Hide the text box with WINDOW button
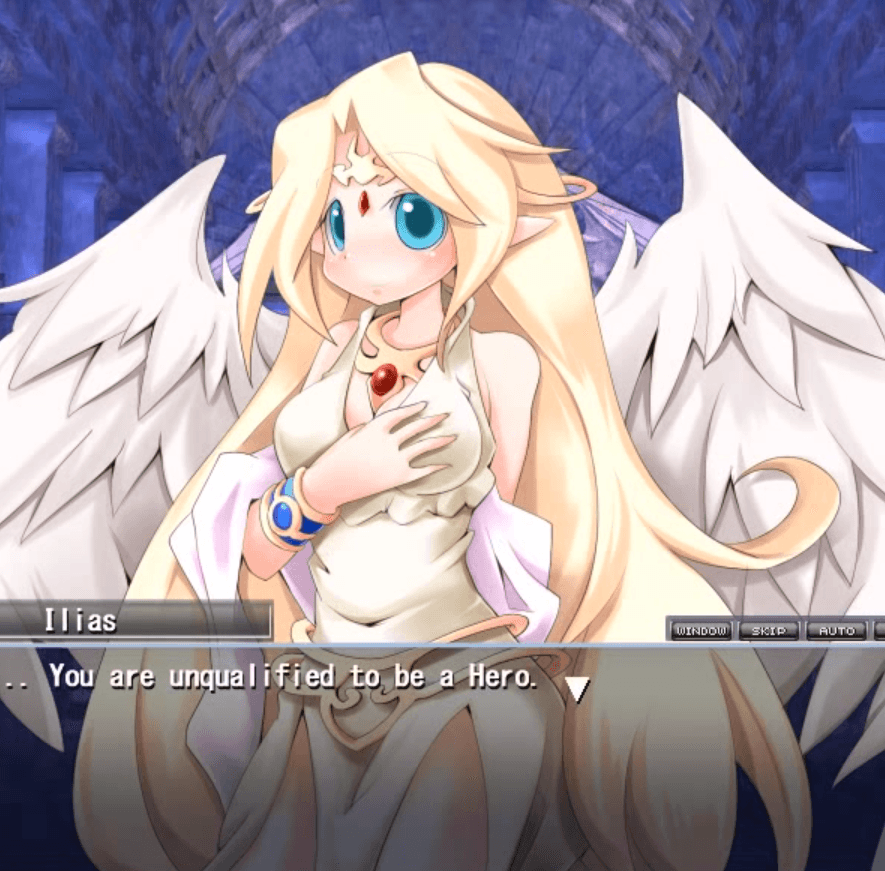885x871 pixels. click(701, 631)
